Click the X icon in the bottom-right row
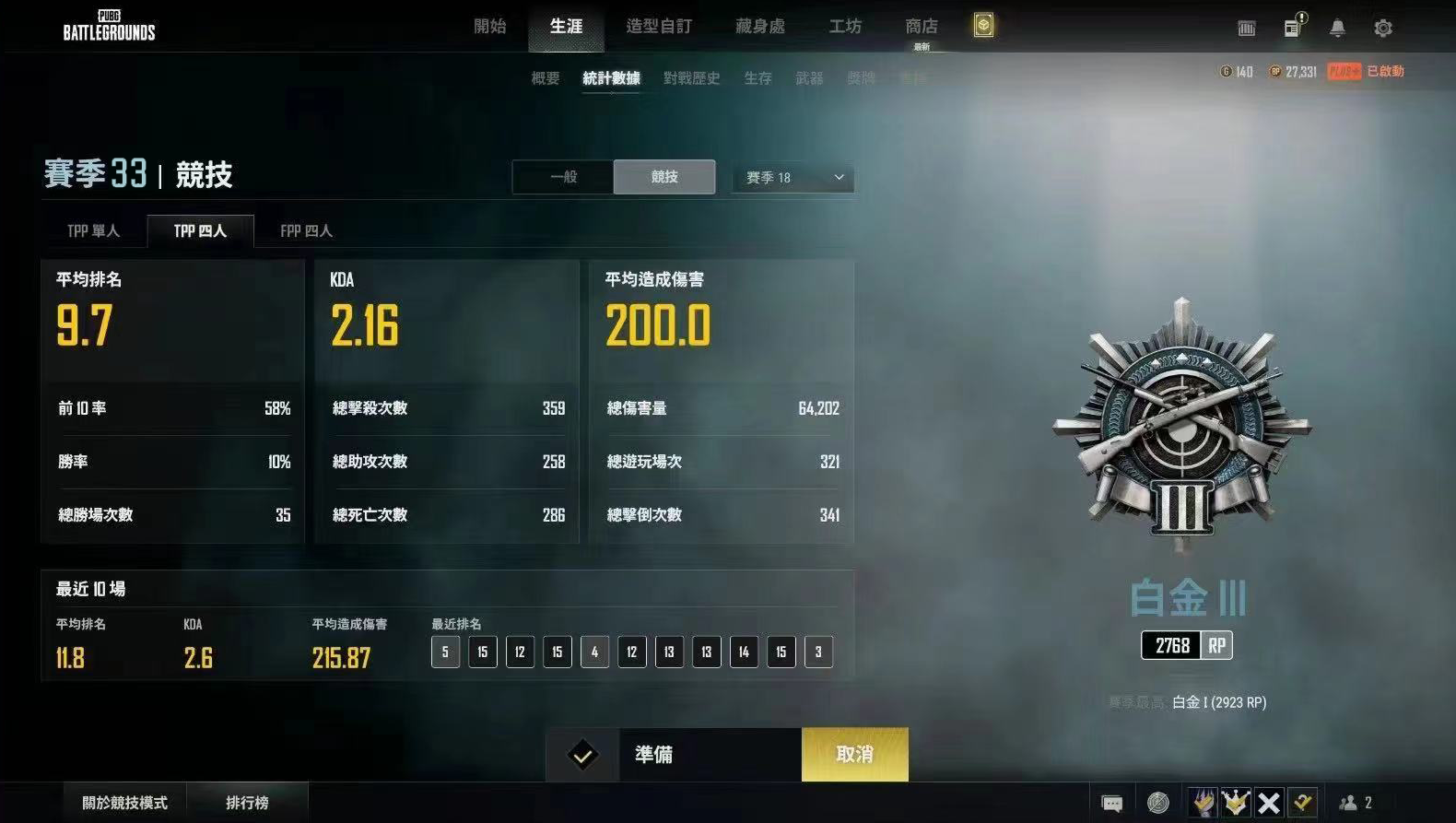This screenshot has width=1456, height=823. [1267, 803]
